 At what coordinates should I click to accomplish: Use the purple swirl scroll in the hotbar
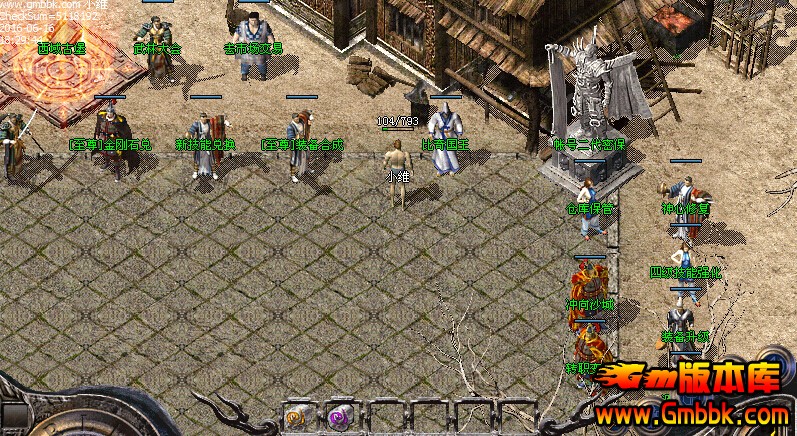point(341,417)
